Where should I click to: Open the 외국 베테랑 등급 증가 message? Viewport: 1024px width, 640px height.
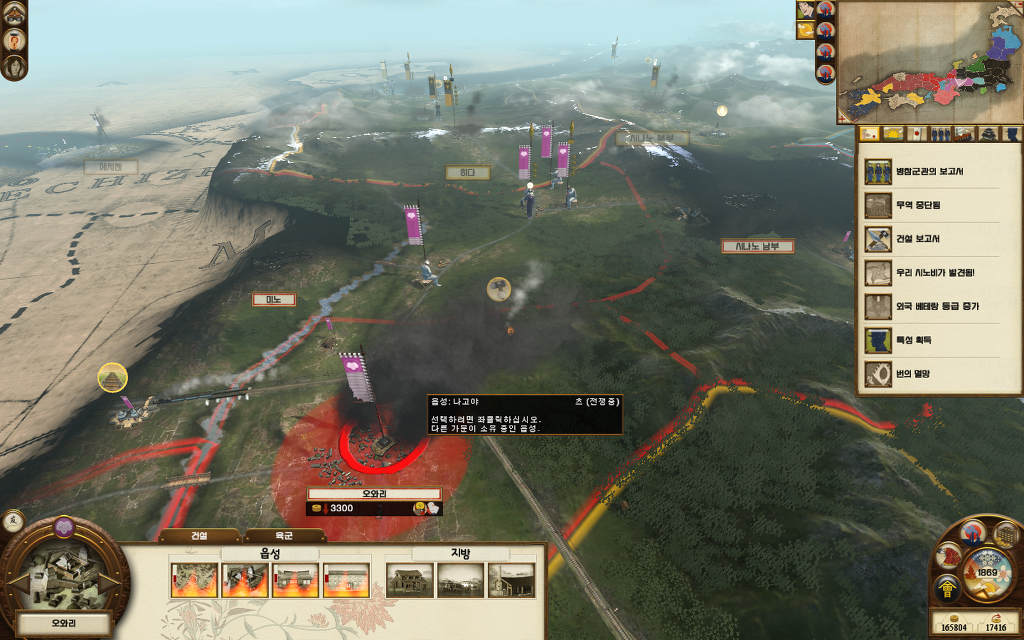coord(939,306)
